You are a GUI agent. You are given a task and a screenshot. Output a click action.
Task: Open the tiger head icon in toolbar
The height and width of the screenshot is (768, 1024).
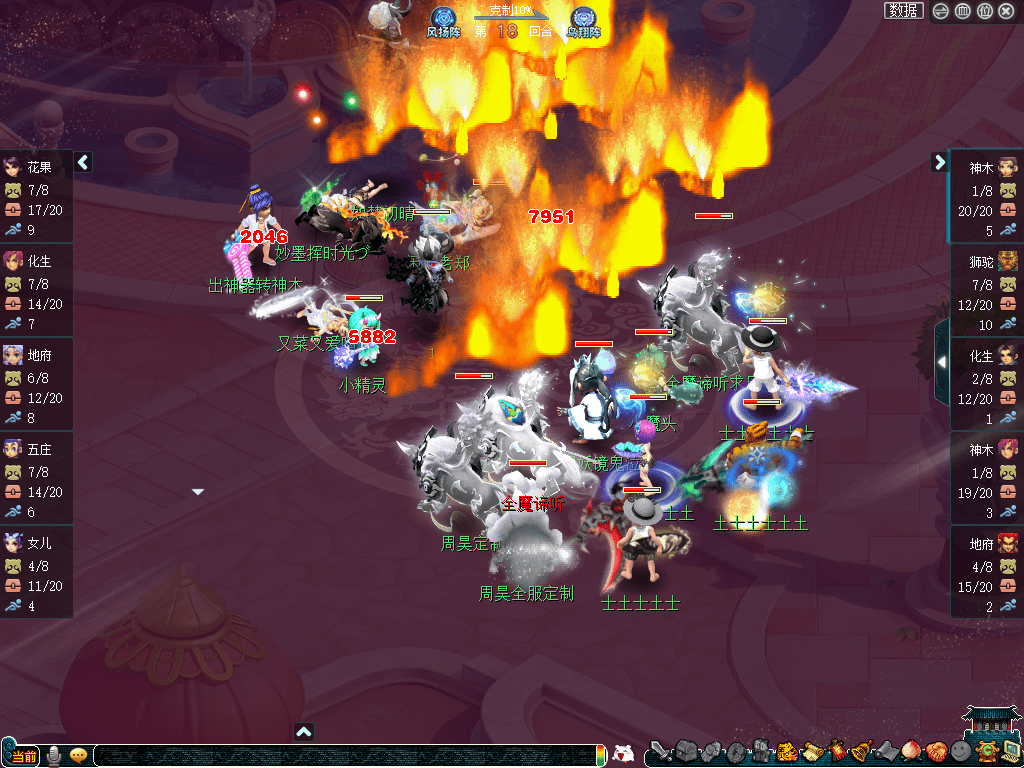click(x=786, y=751)
